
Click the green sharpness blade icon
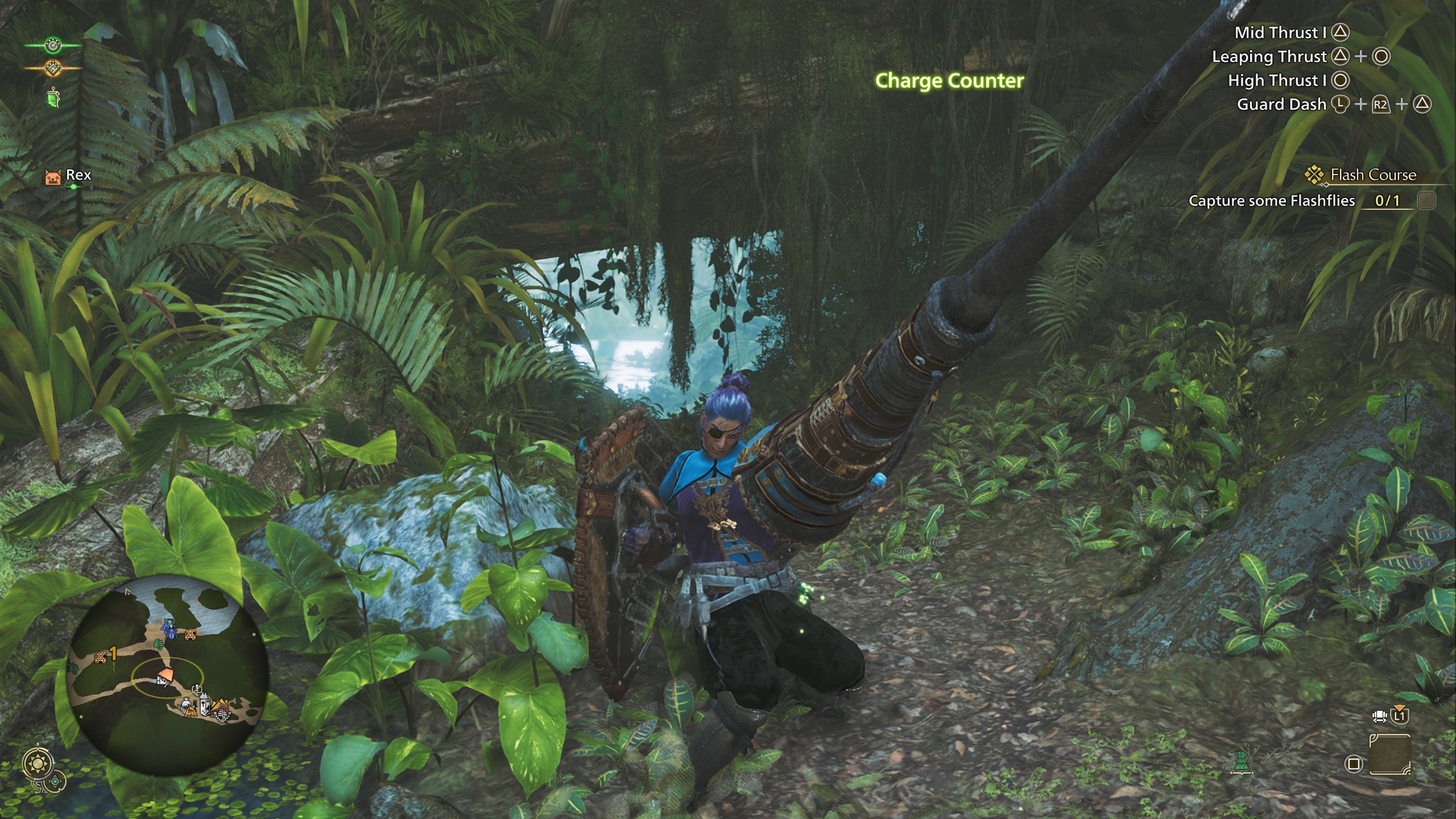tap(52, 97)
